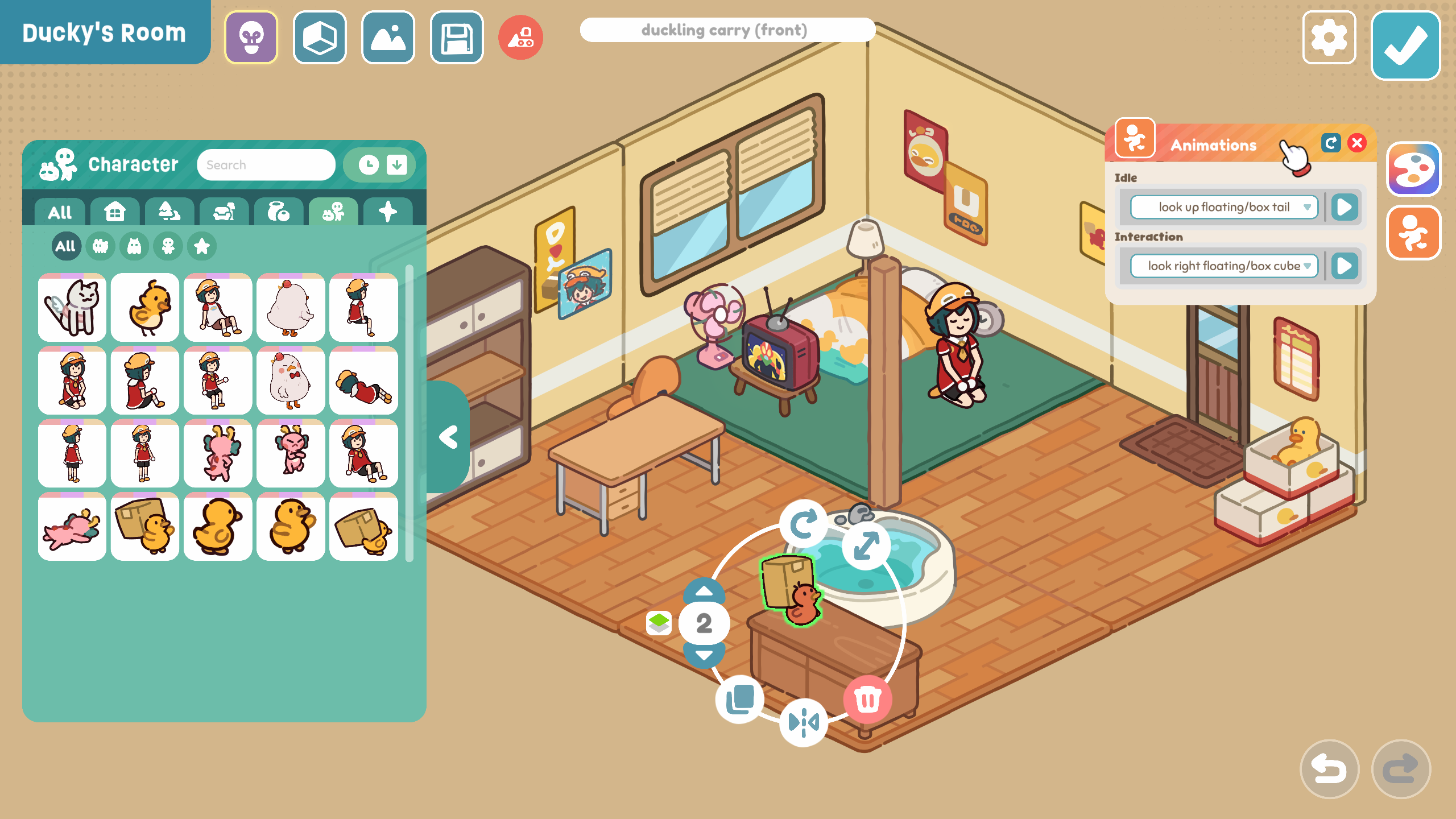Open the gear settings menu
The width and height of the screenshot is (1456, 819).
(x=1329, y=38)
